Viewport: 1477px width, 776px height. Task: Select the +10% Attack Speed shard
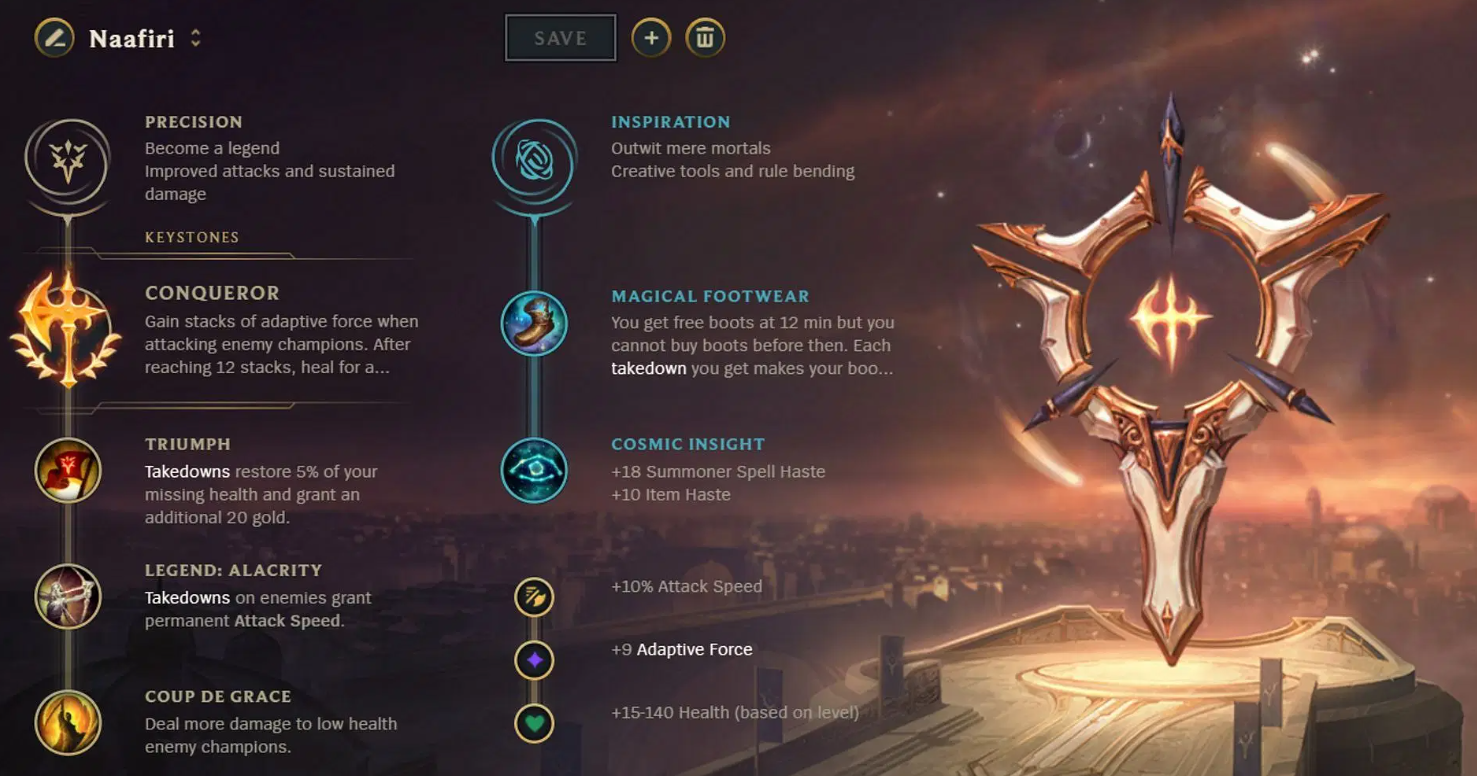[x=534, y=597]
